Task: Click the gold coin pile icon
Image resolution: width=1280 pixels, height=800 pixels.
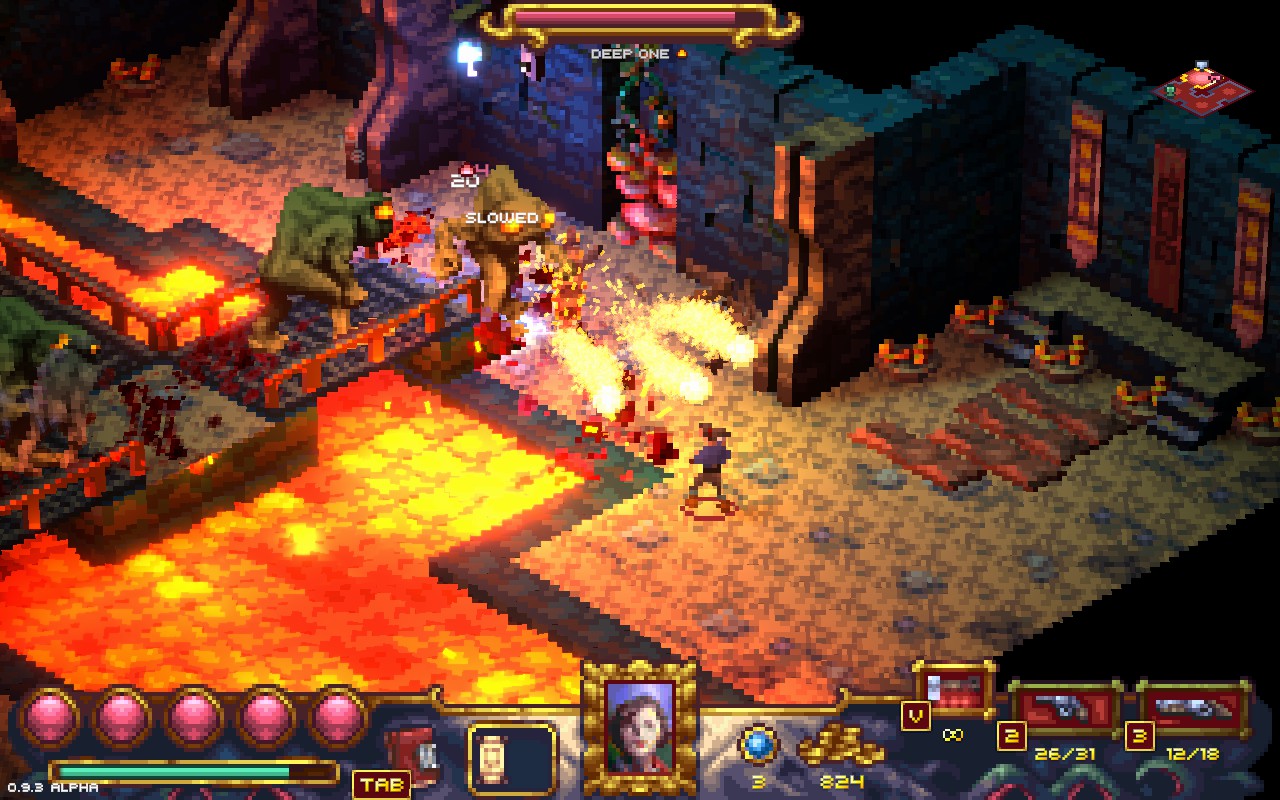Action: coord(840,747)
